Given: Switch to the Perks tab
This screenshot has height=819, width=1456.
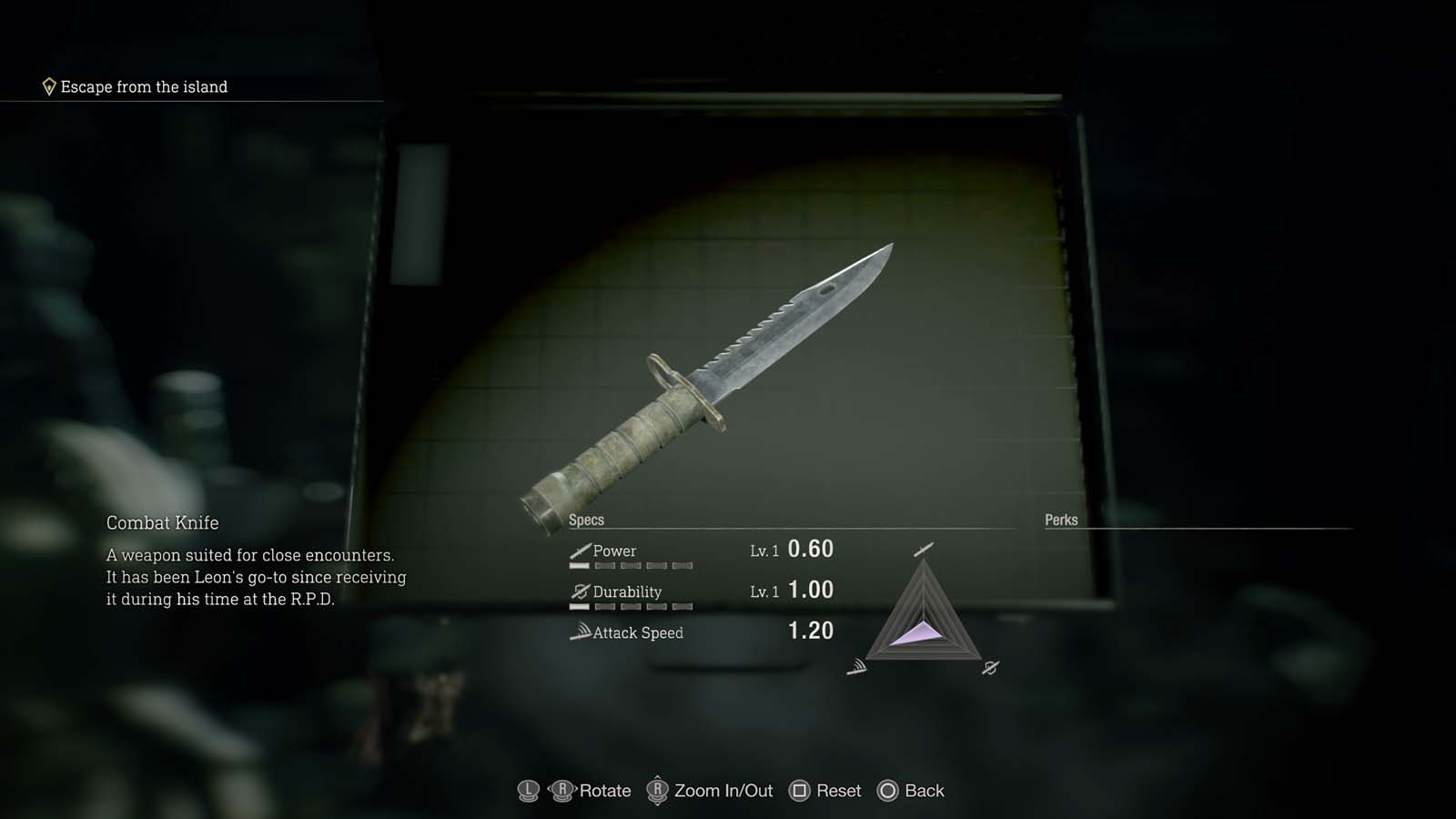Looking at the screenshot, I should point(1060,520).
